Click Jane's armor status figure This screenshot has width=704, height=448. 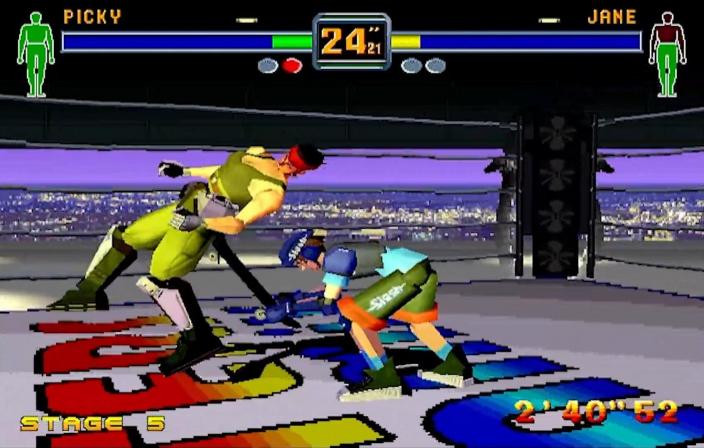point(667,53)
